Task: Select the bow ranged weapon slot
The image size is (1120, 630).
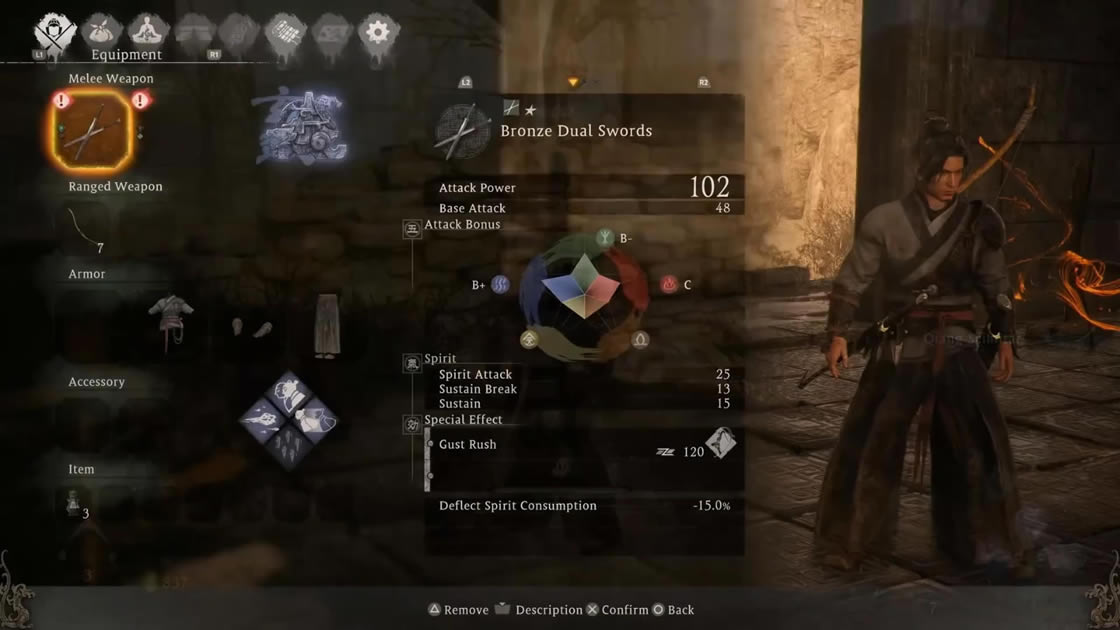Action: pyautogui.click(x=90, y=229)
